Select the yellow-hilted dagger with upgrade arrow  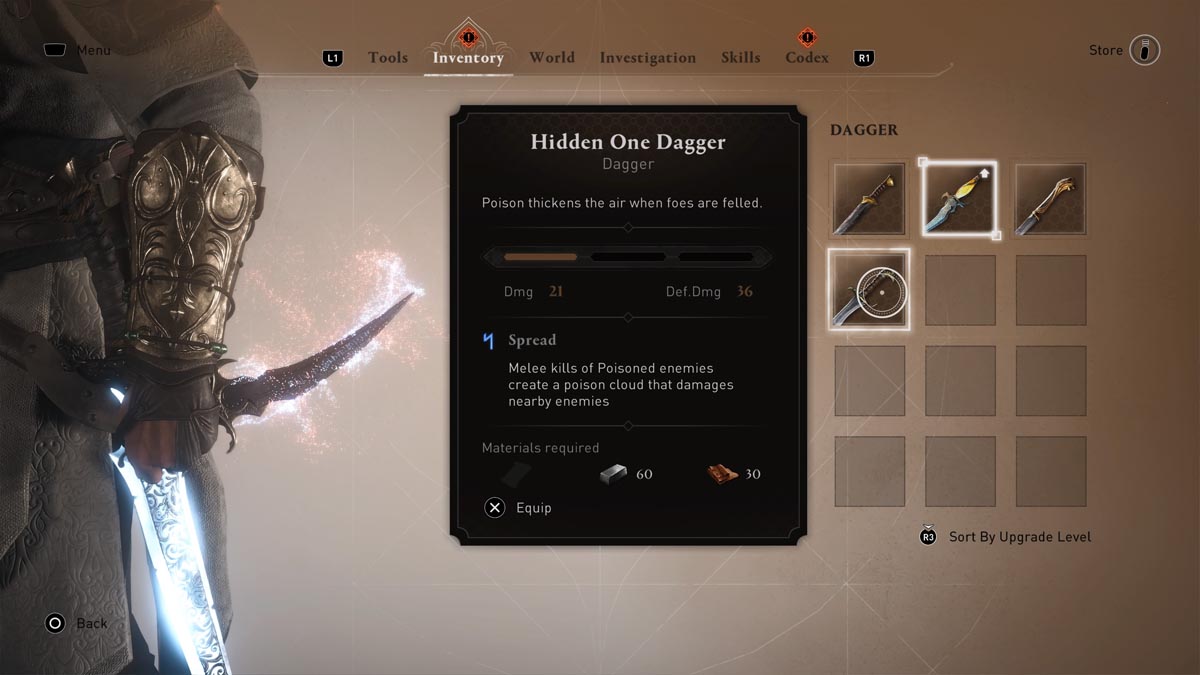point(959,200)
